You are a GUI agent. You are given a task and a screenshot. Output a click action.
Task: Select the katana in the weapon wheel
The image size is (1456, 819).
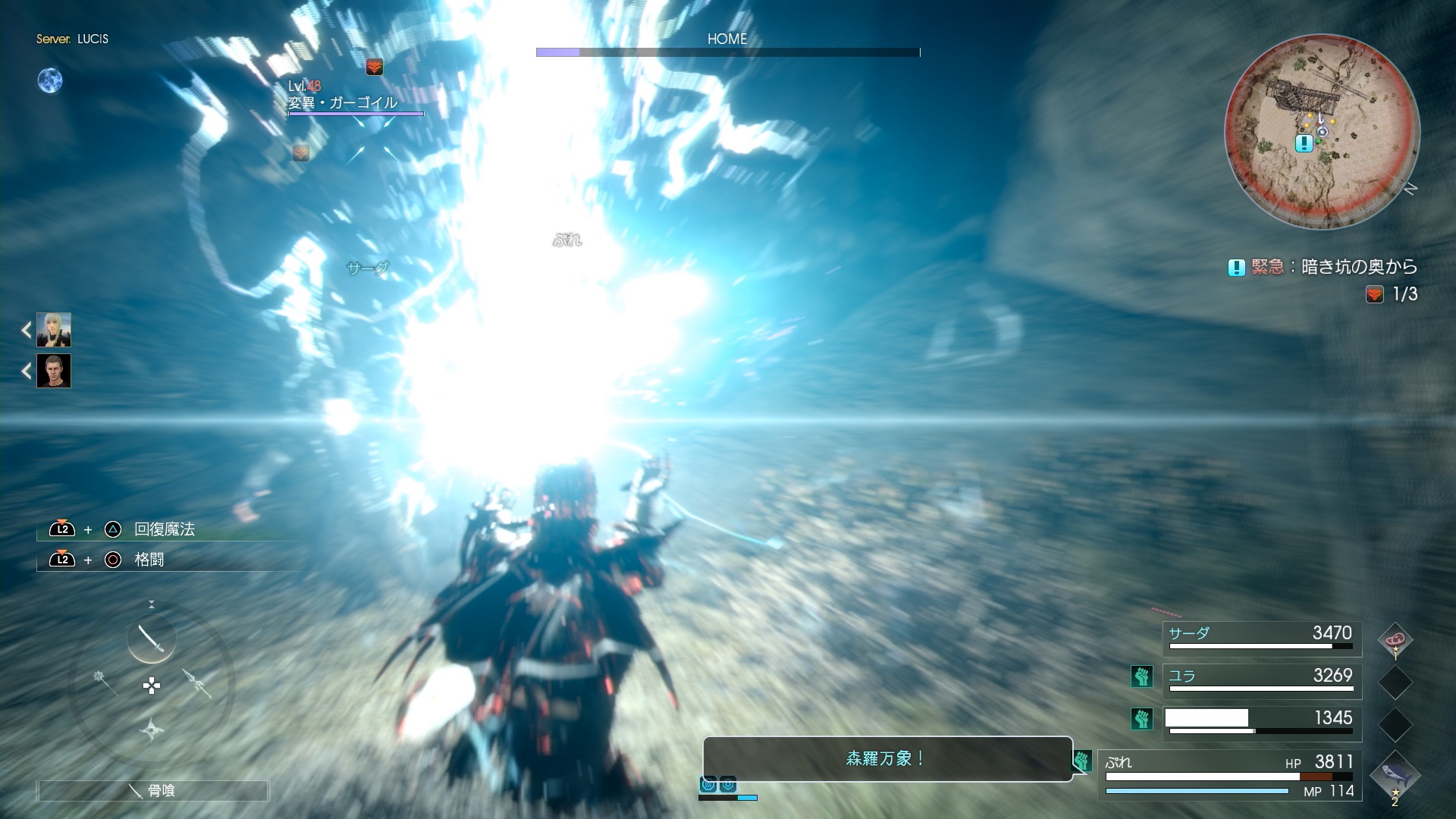(x=151, y=639)
